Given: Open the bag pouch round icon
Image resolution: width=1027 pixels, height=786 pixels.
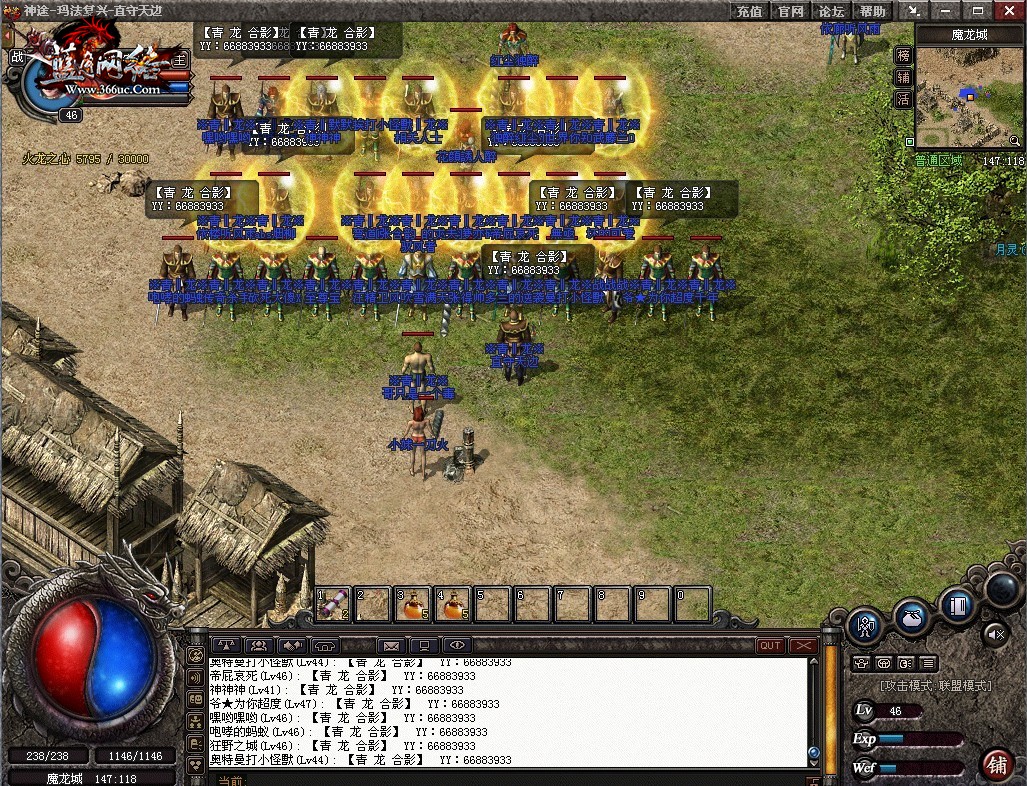Looking at the screenshot, I should tap(911, 618).
